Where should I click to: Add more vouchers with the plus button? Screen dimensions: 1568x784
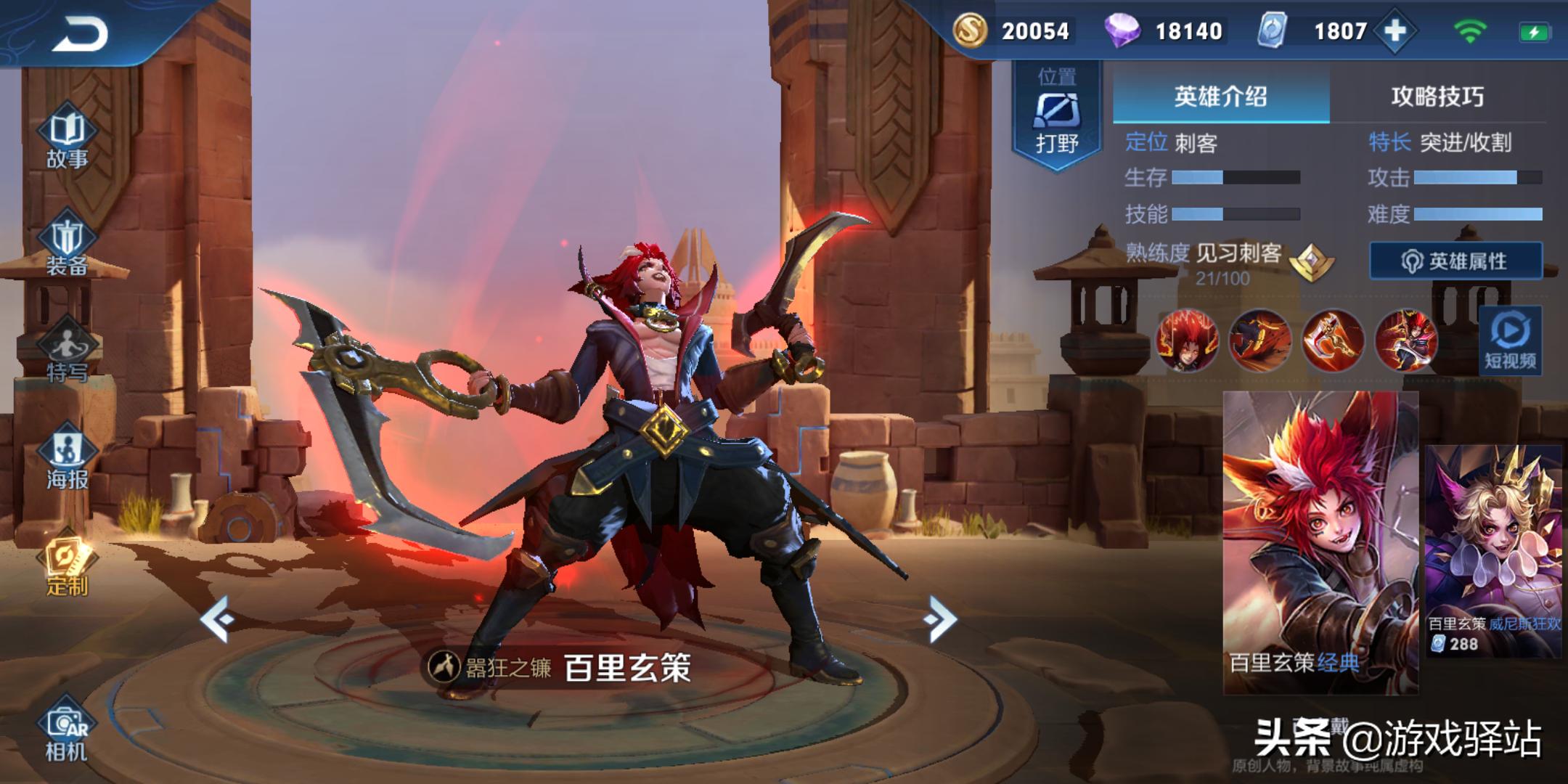point(1395,31)
